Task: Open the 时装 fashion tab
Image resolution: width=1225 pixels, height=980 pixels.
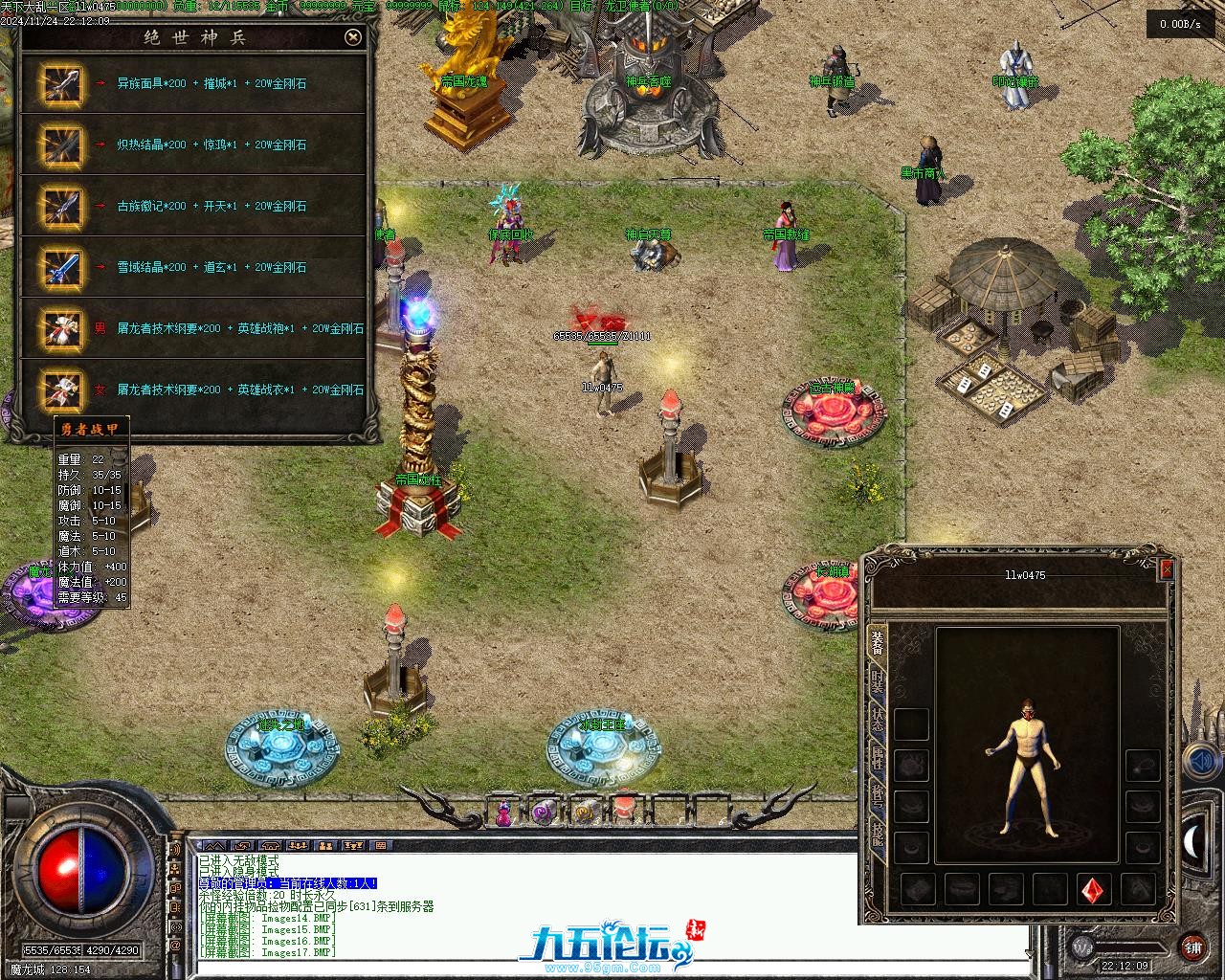Action: [877, 682]
